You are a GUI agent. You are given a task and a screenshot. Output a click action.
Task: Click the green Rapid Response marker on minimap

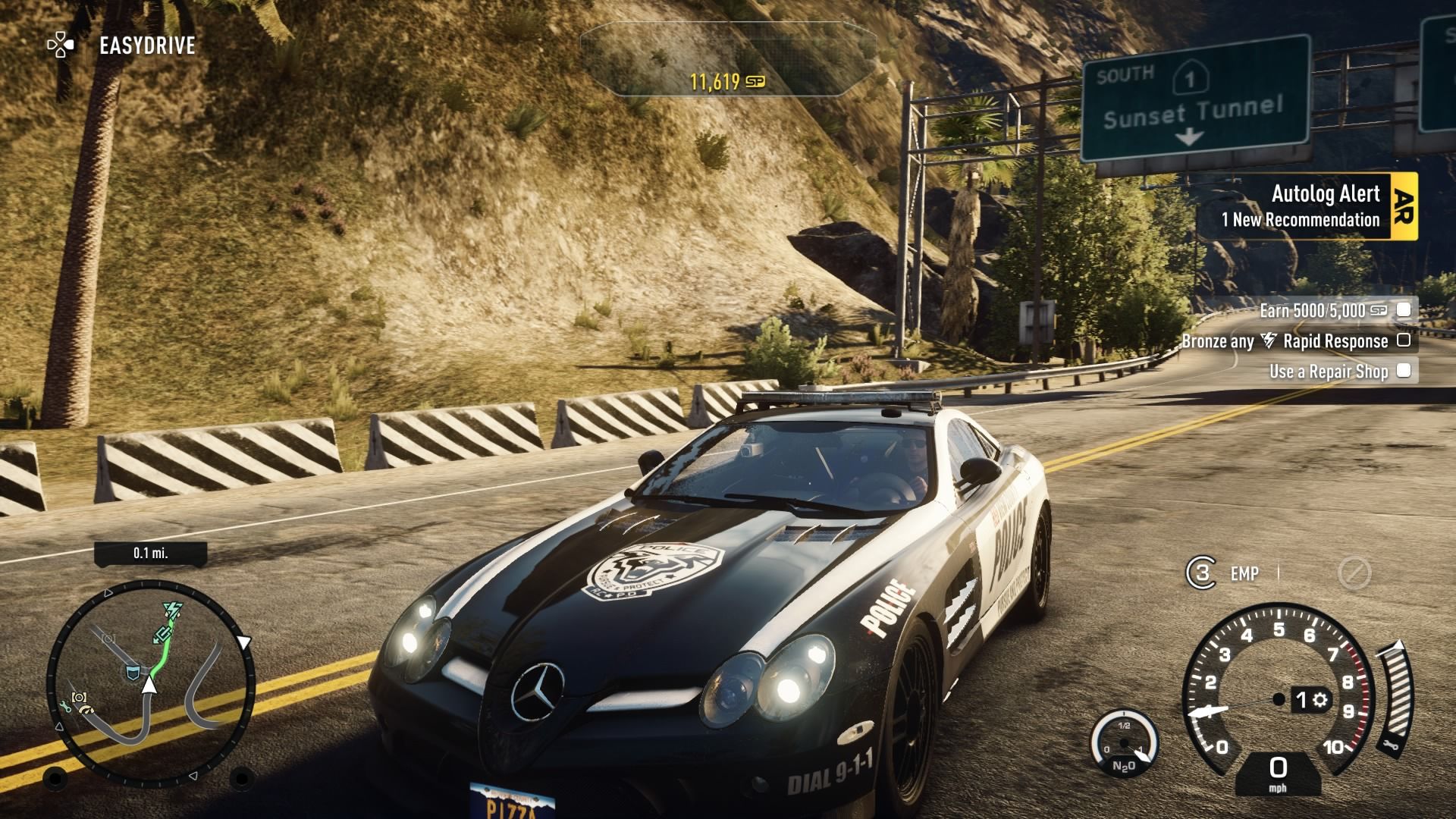pyautogui.click(x=172, y=610)
